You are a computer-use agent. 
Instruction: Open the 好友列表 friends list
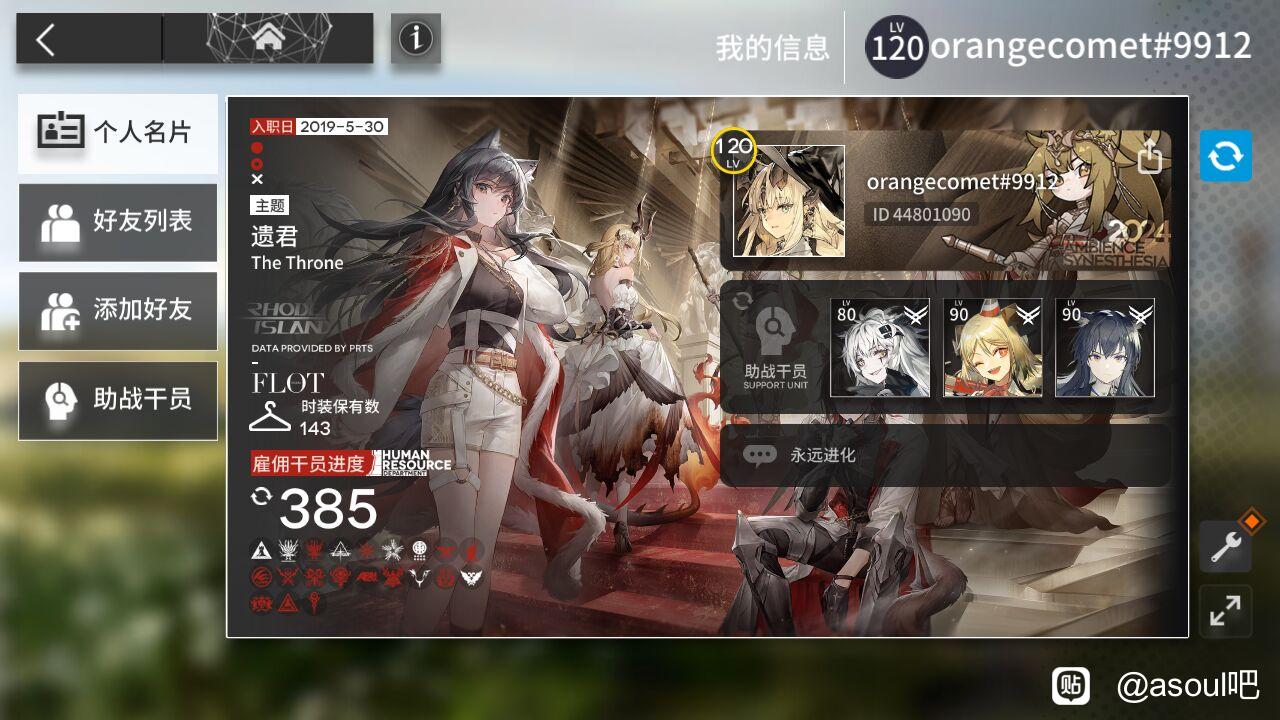pyautogui.click(x=118, y=222)
